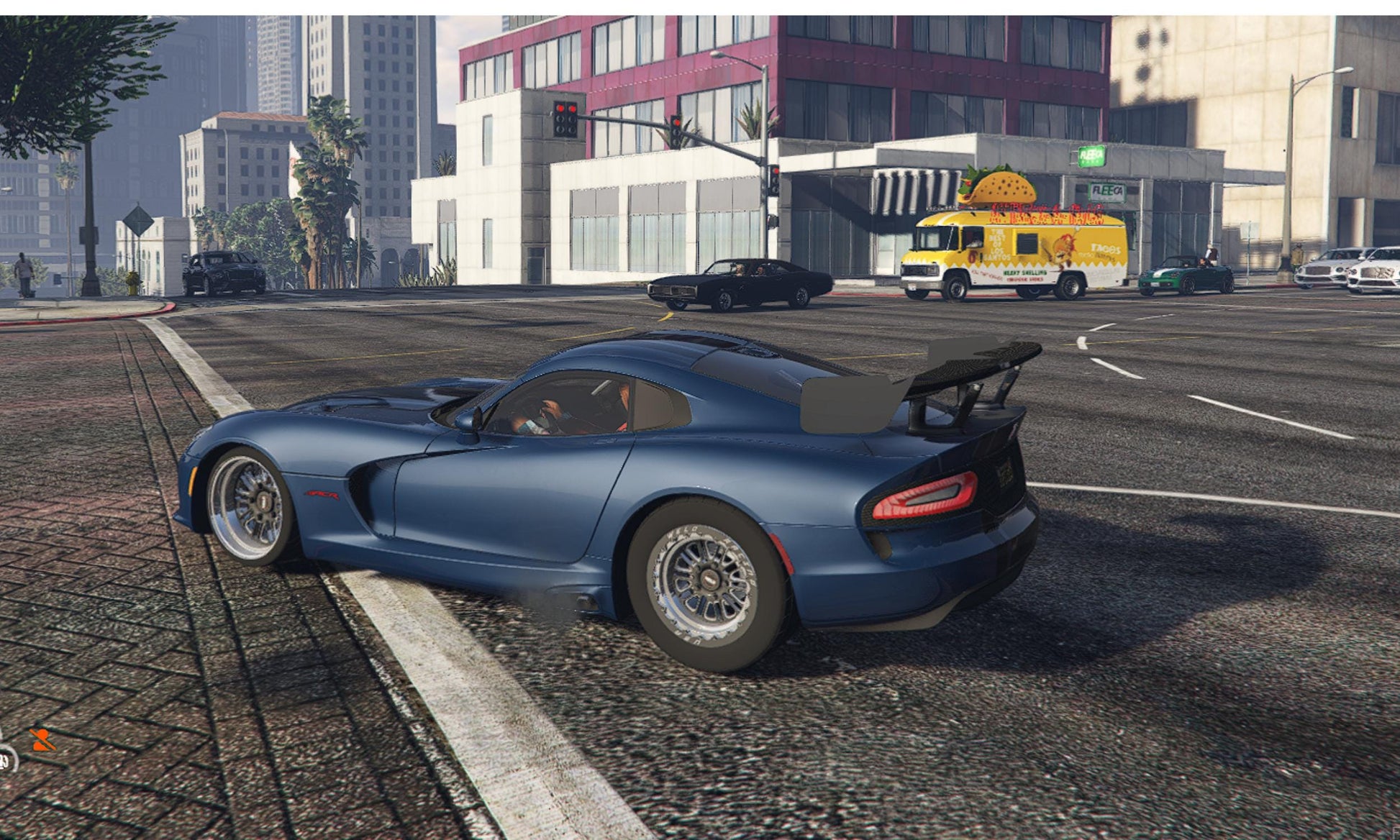Screen dimensions: 1400x840
Task: Click the orange crossed-out person icon
Action: click(x=42, y=740)
